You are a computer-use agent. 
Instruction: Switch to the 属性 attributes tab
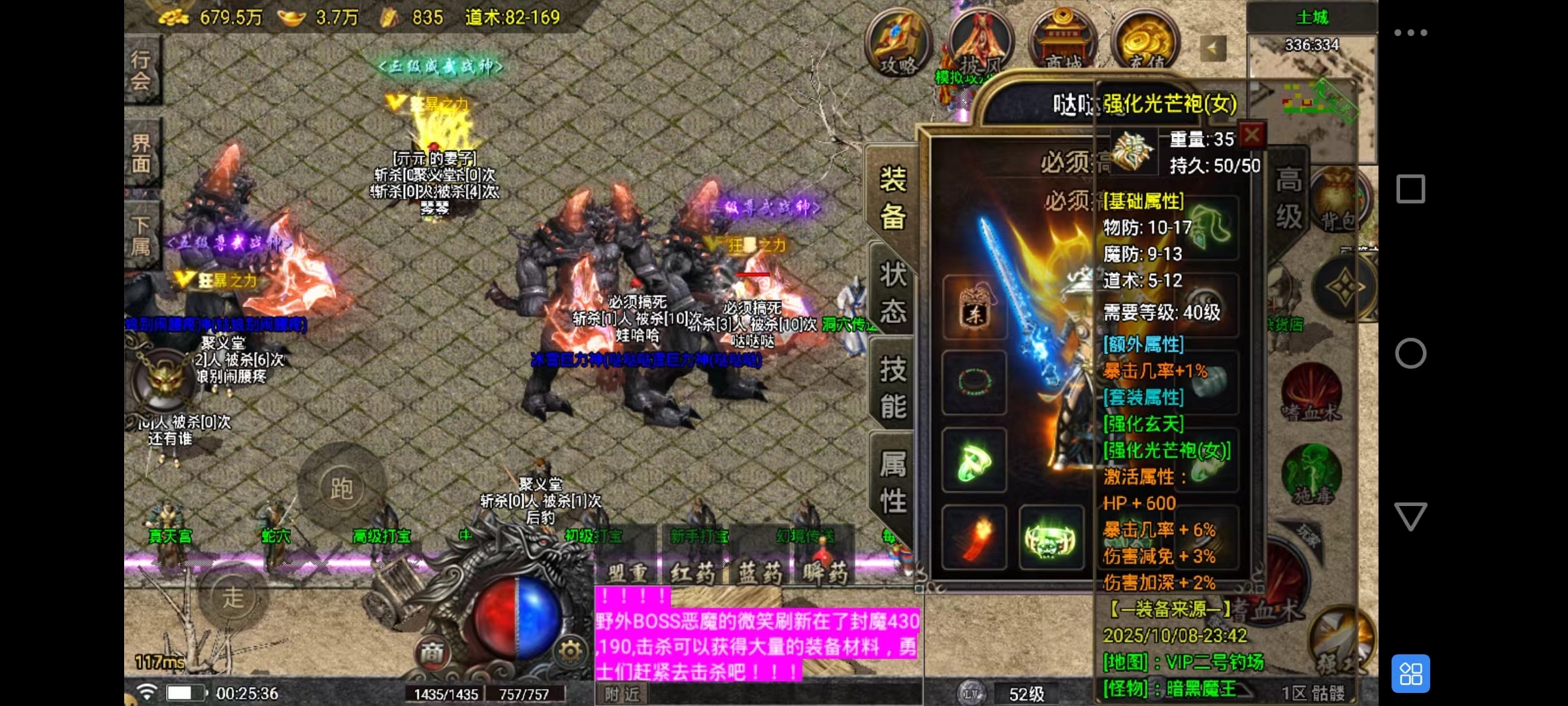(892, 482)
